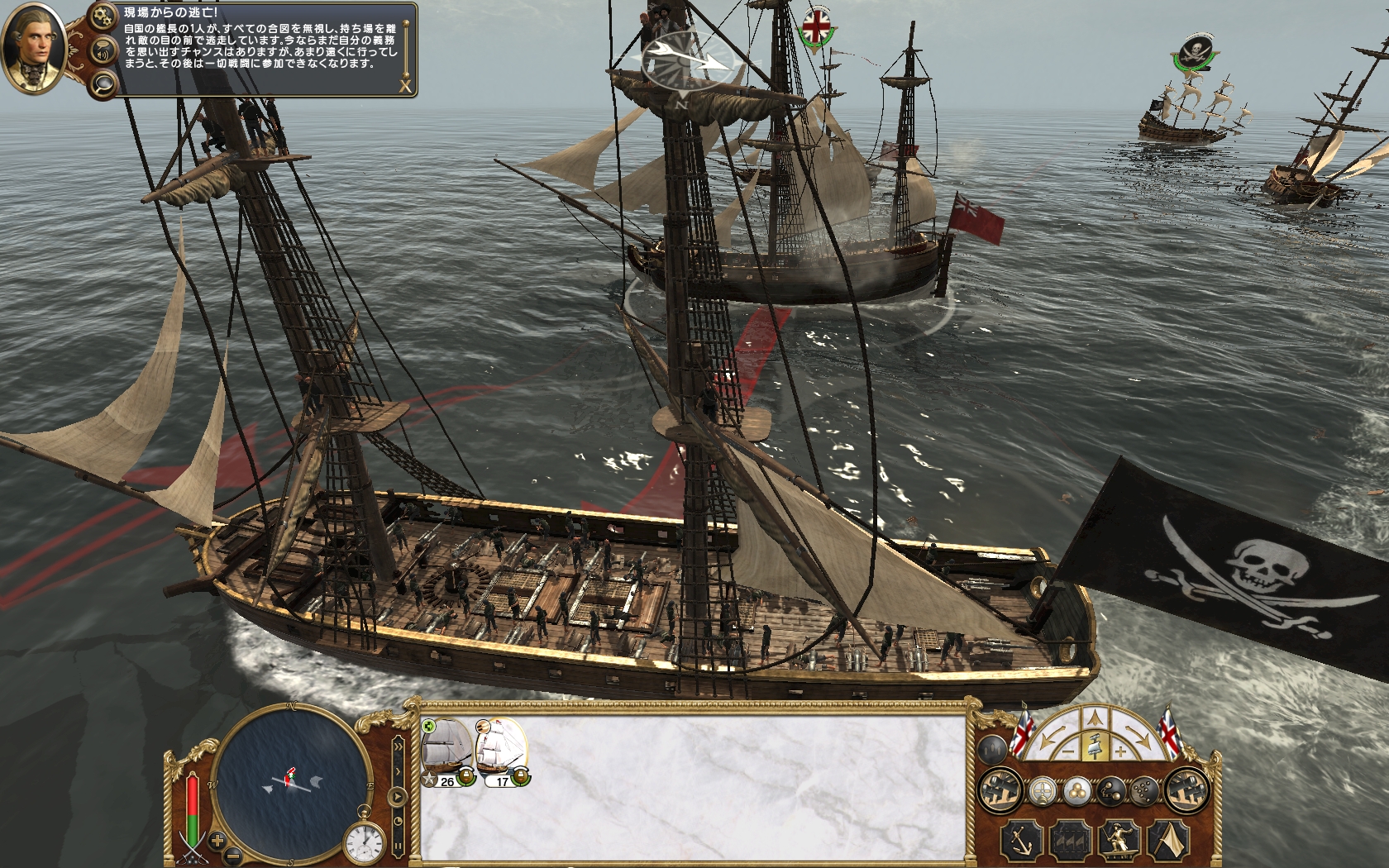Fire the left broadside cannons
The image size is (1389, 868).
(1000, 791)
